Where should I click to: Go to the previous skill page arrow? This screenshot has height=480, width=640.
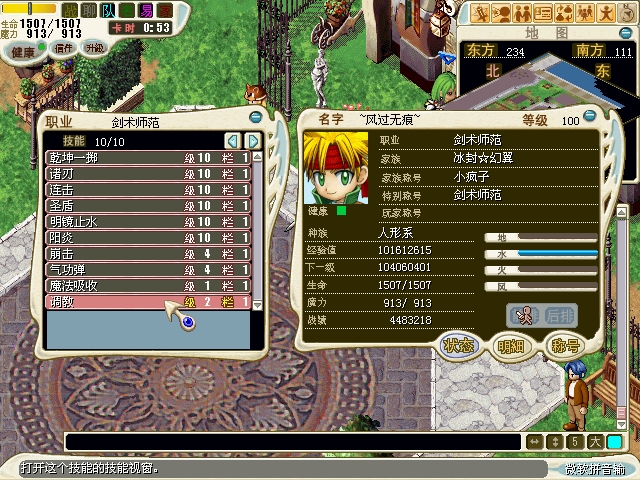point(232,141)
